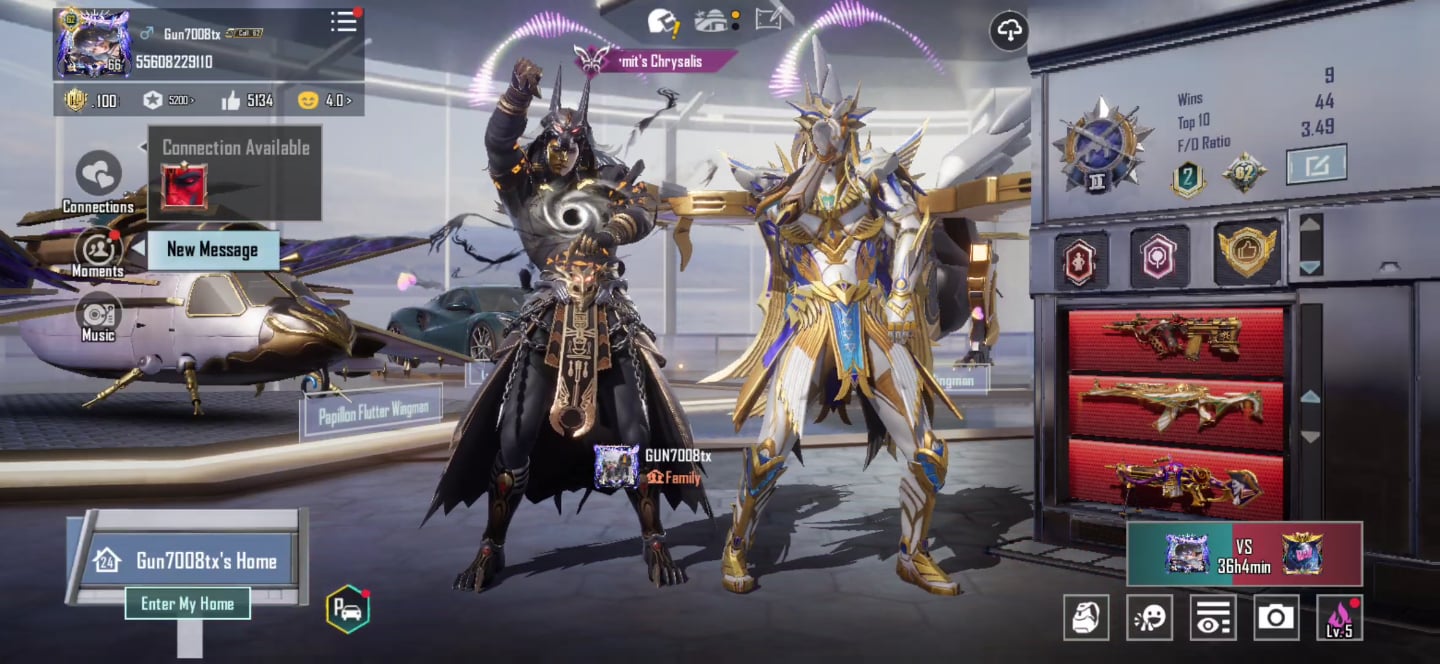
Task: Open the Connections panel
Action: (x=98, y=176)
